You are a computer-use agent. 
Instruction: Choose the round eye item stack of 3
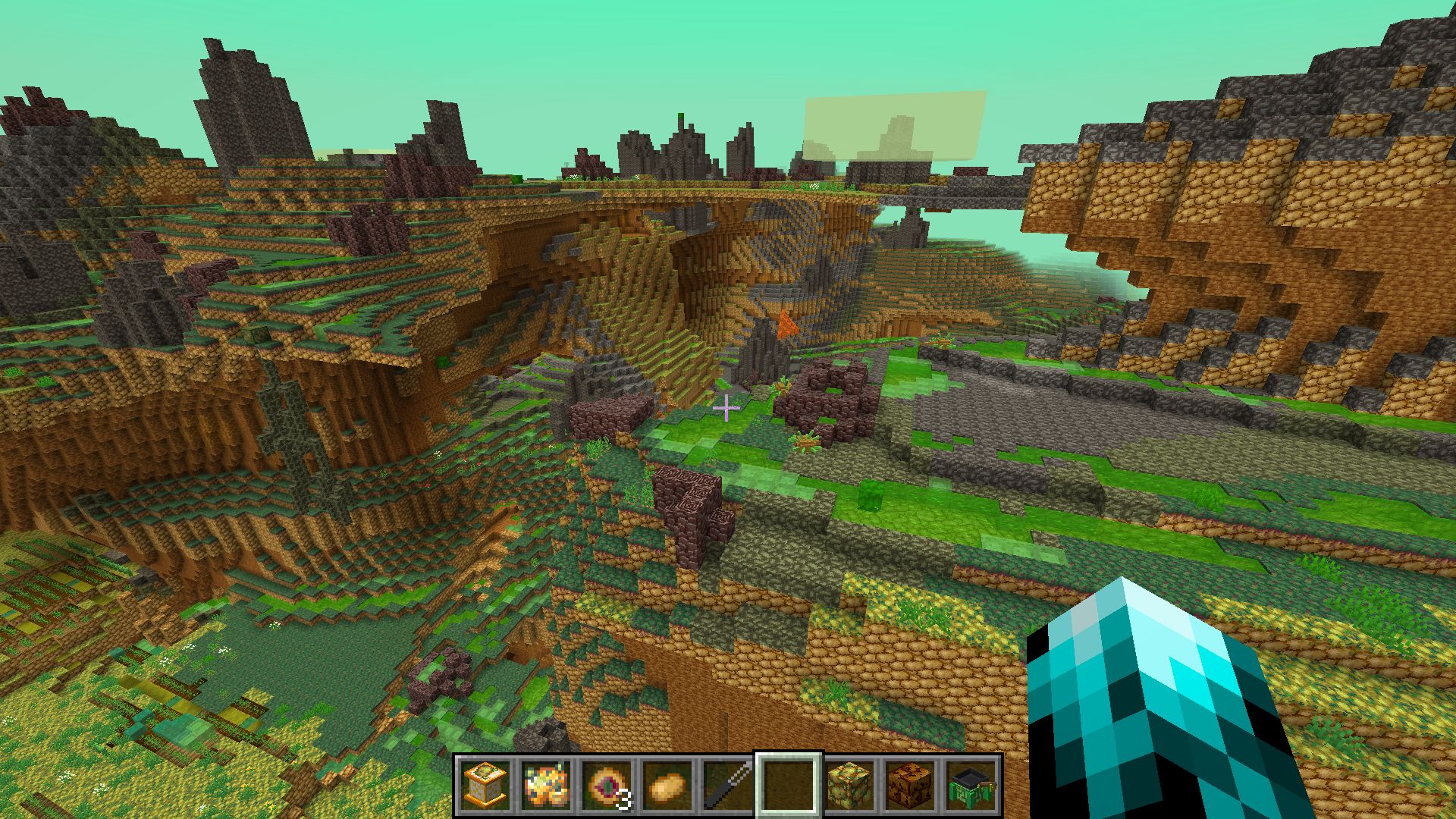(607, 784)
